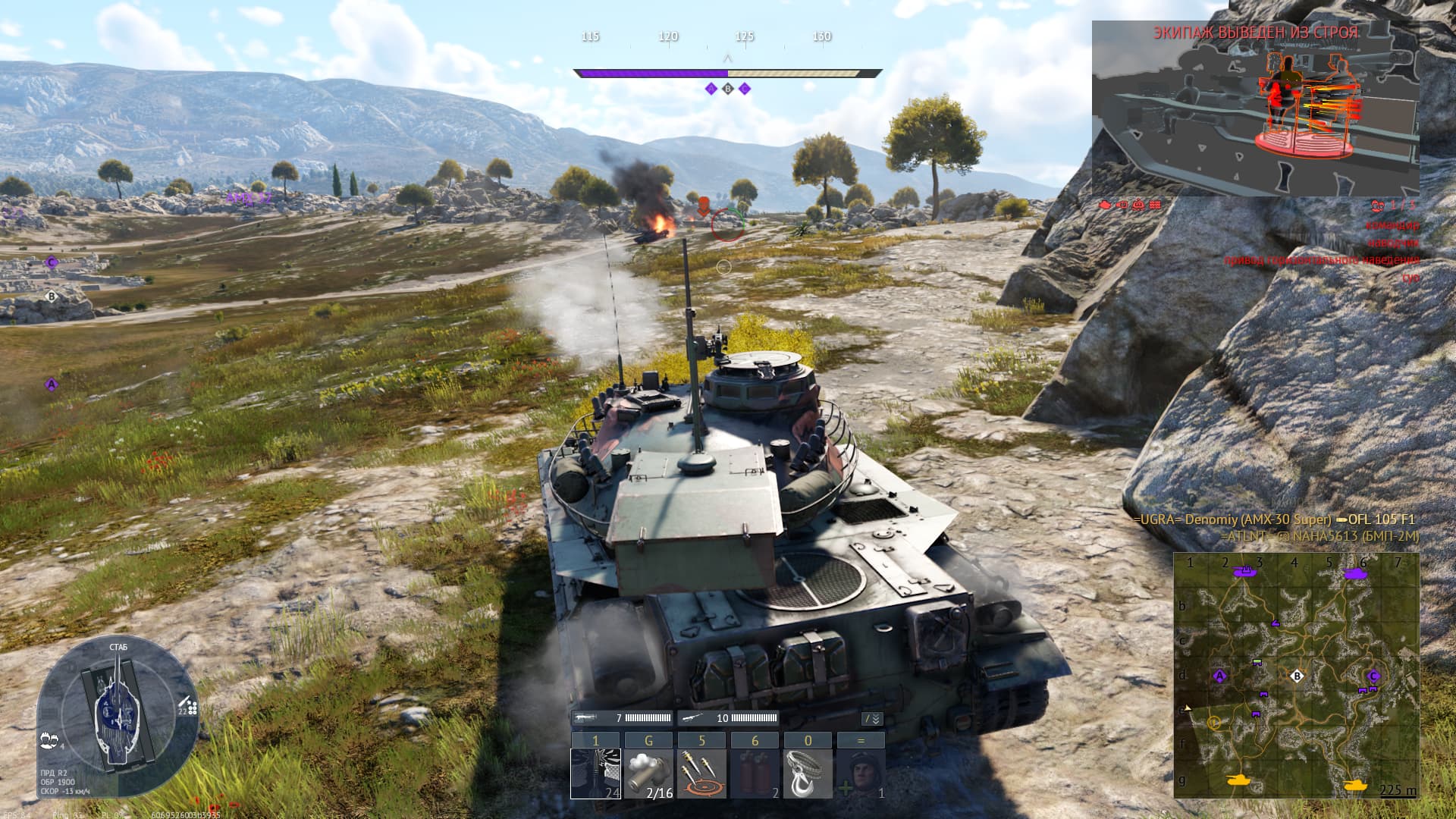Select the primary shell slot with 24 rounds
Screen dimensions: 1456x819
595,773
